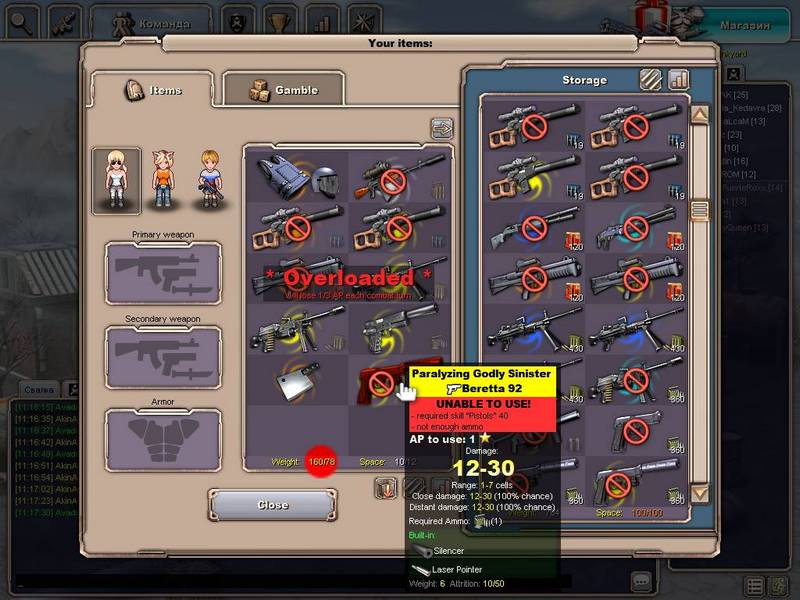Click the striped icon in Storage header
This screenshot has height=600, width=800.
click(651, 79)
